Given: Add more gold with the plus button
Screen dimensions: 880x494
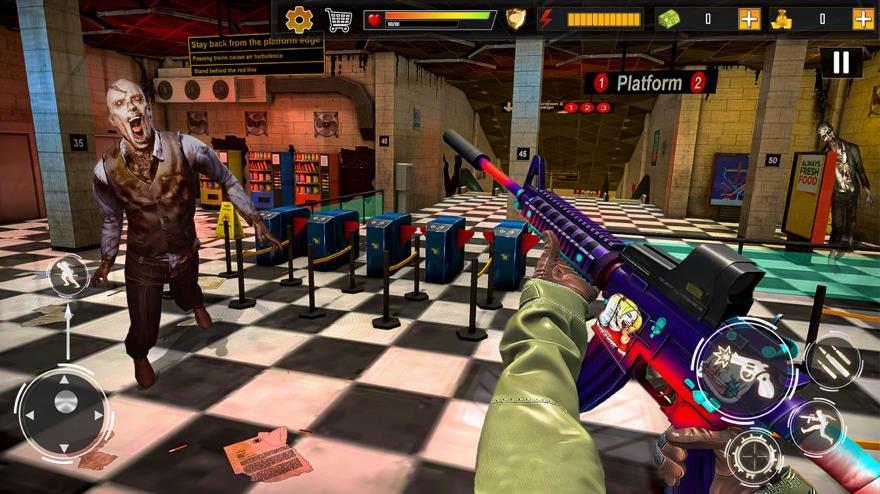Looking at the screenshot, I should pos(863,19).
